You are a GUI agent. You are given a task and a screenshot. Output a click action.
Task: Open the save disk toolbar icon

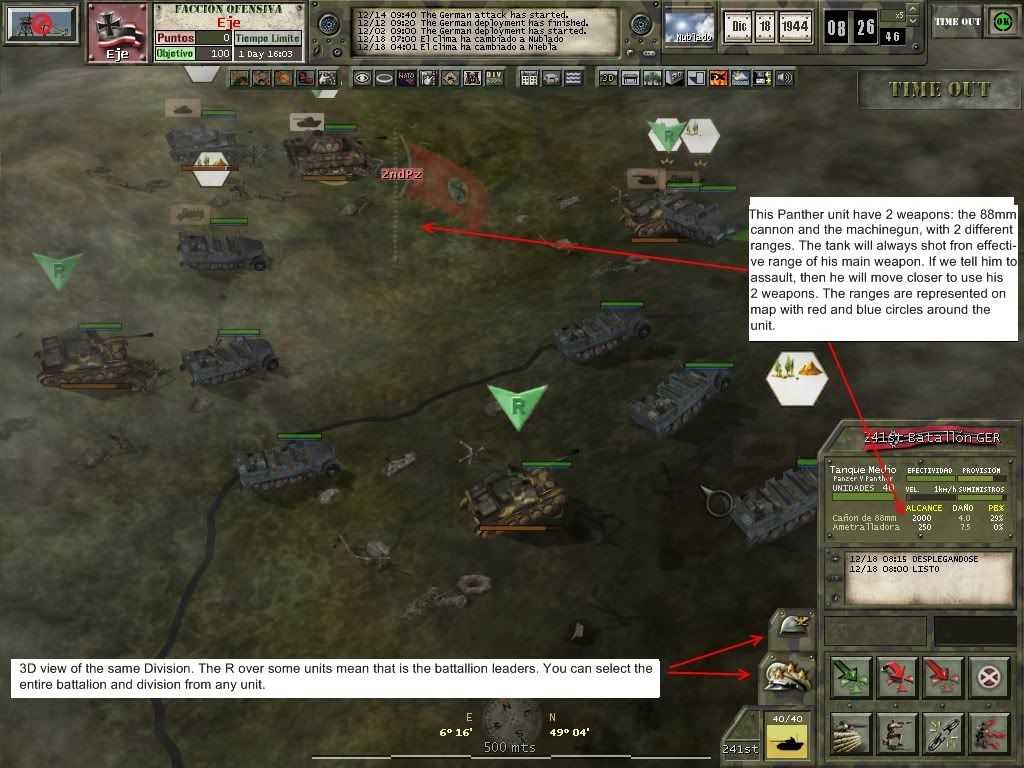point(762,78)
